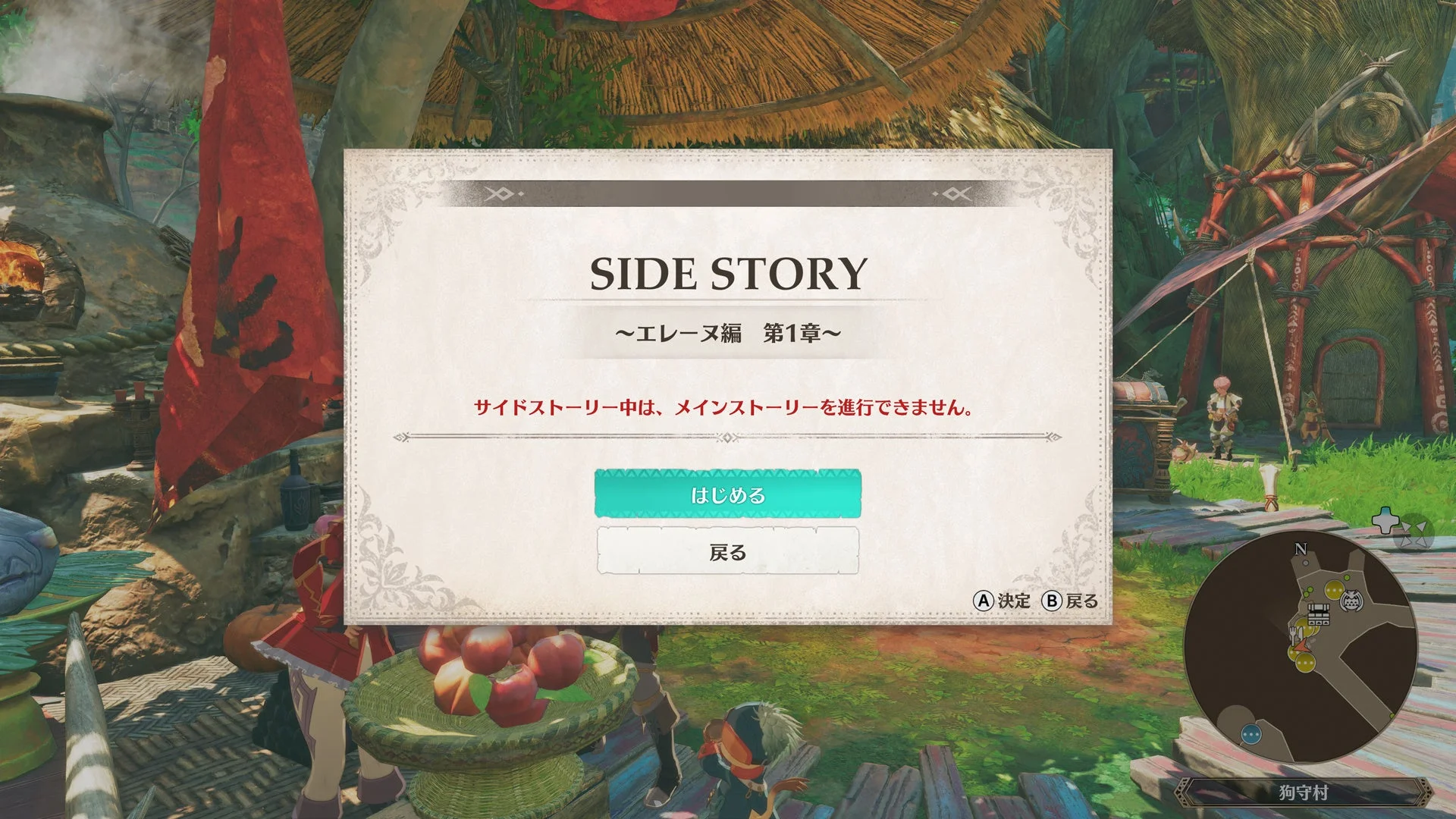Select the 戻る (Back) button

tap(728, 552)
